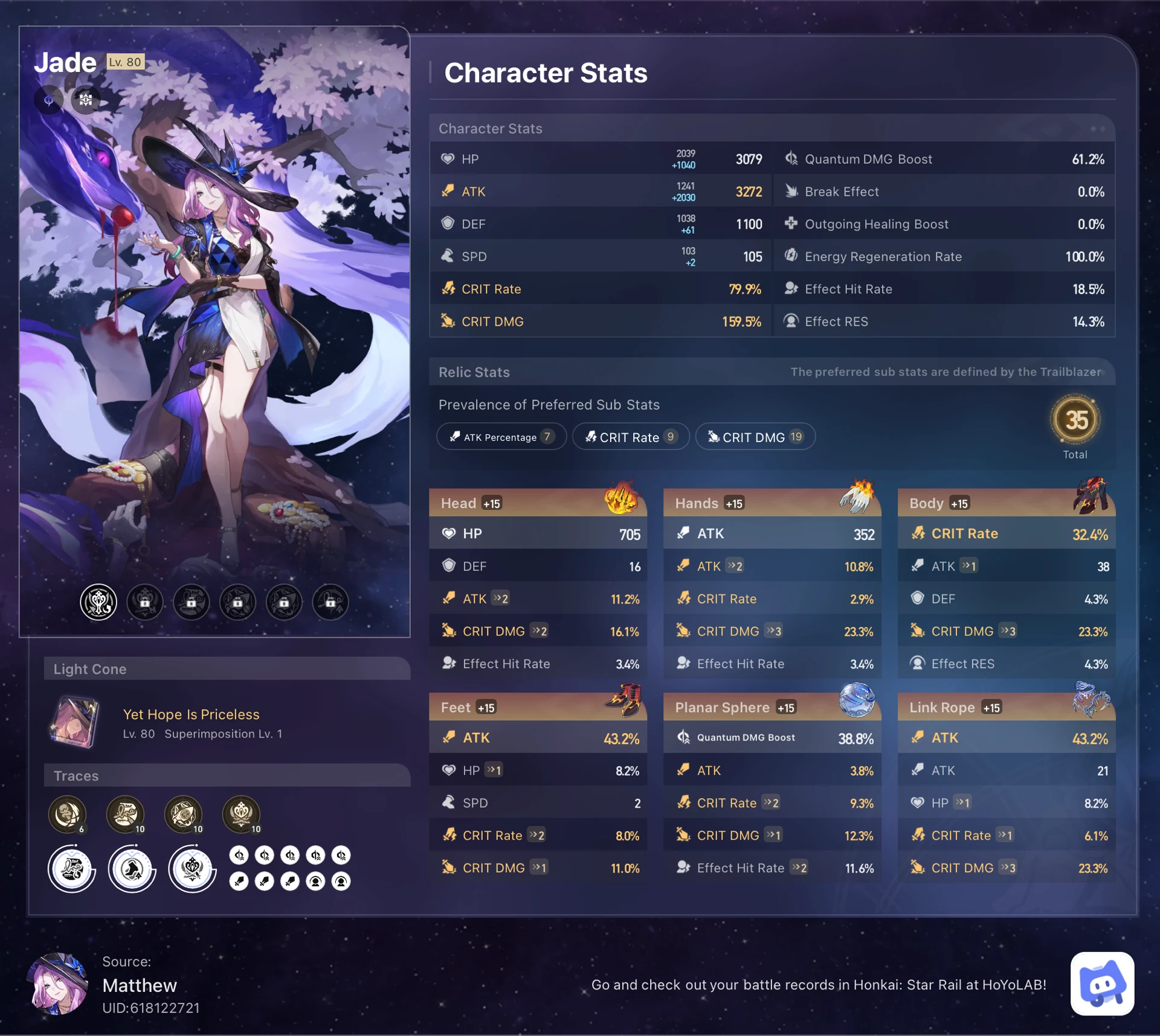The image size is (1160, 1036).
Task: Select the first major trace node icon
Action: click(71, 869)
